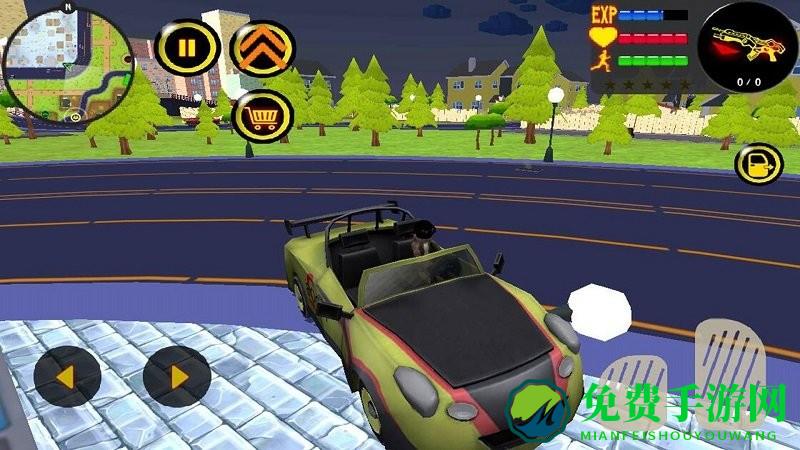This screenshot has height=450, width=800.
Task: Pause the game with the pause button
Action: pos(188,46)
